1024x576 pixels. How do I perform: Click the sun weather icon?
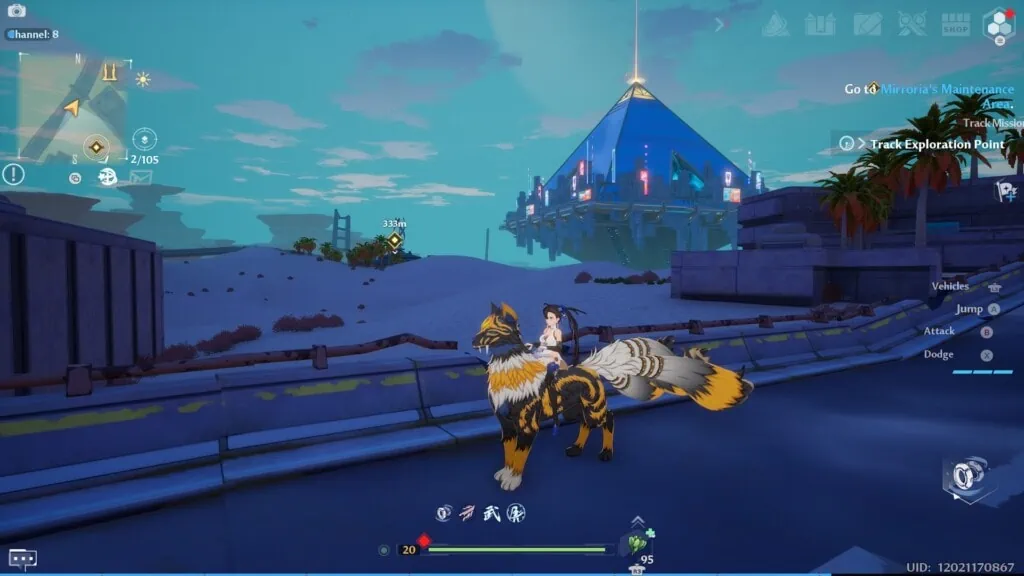[x=143, y=79]
